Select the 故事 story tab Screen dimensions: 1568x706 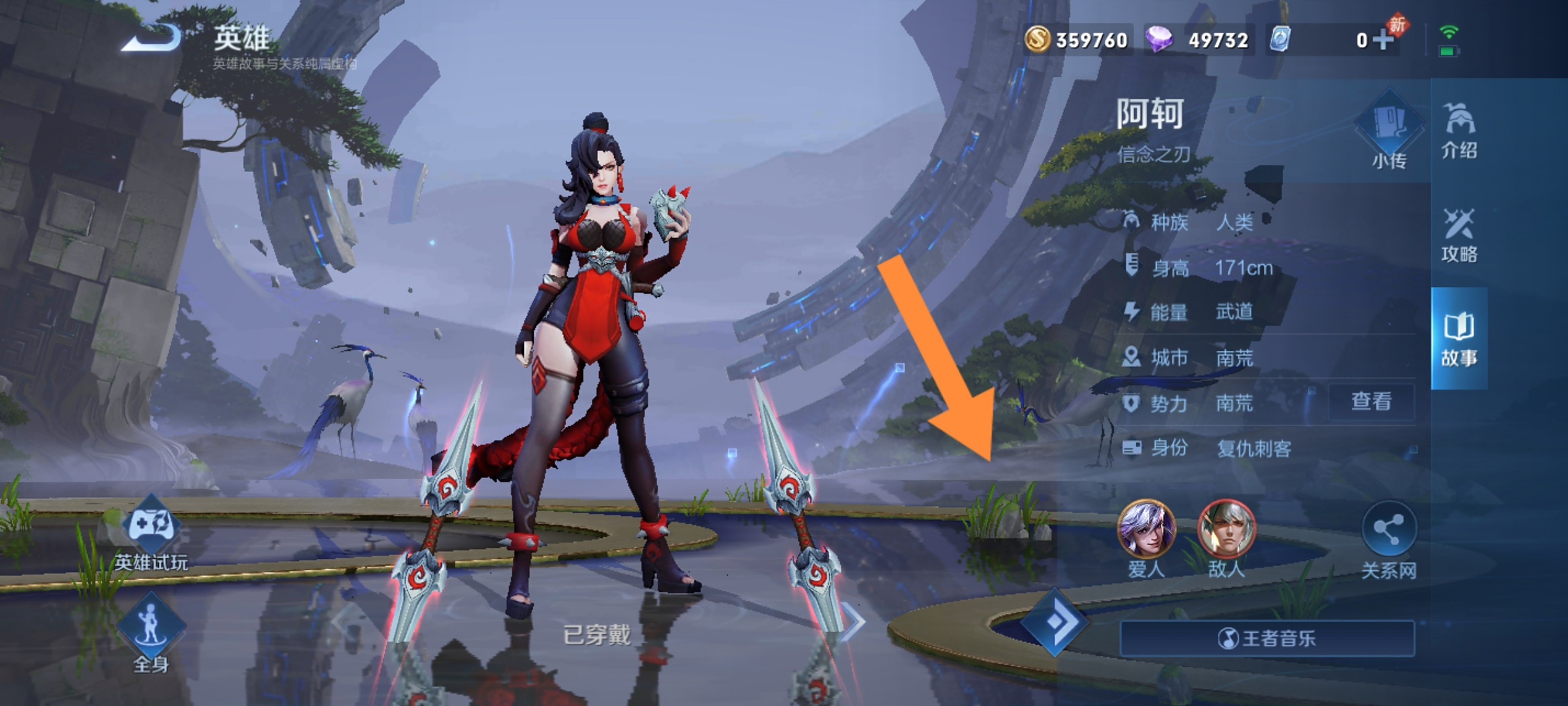1458,339
